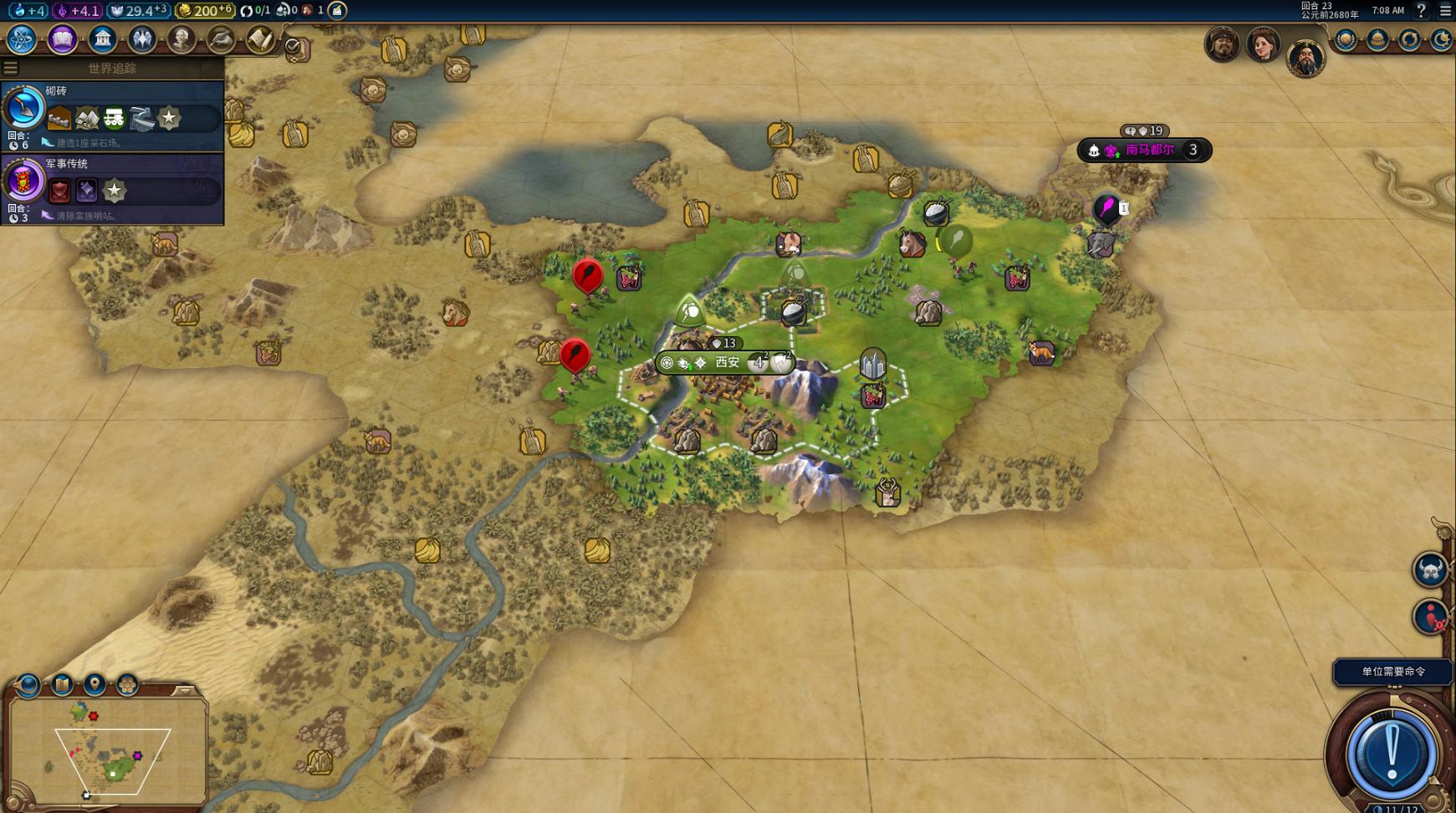Select the 西安 city banner

726,362
